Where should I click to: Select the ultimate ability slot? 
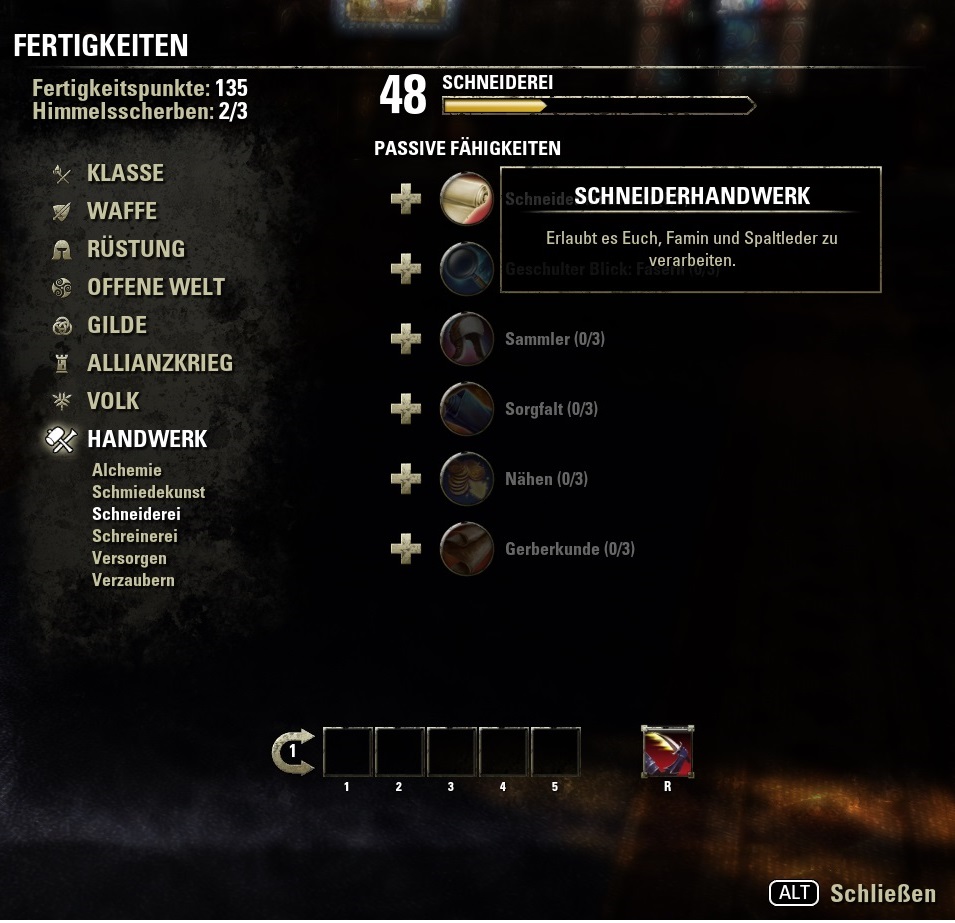pyautogui.click(x=668, y=752)
